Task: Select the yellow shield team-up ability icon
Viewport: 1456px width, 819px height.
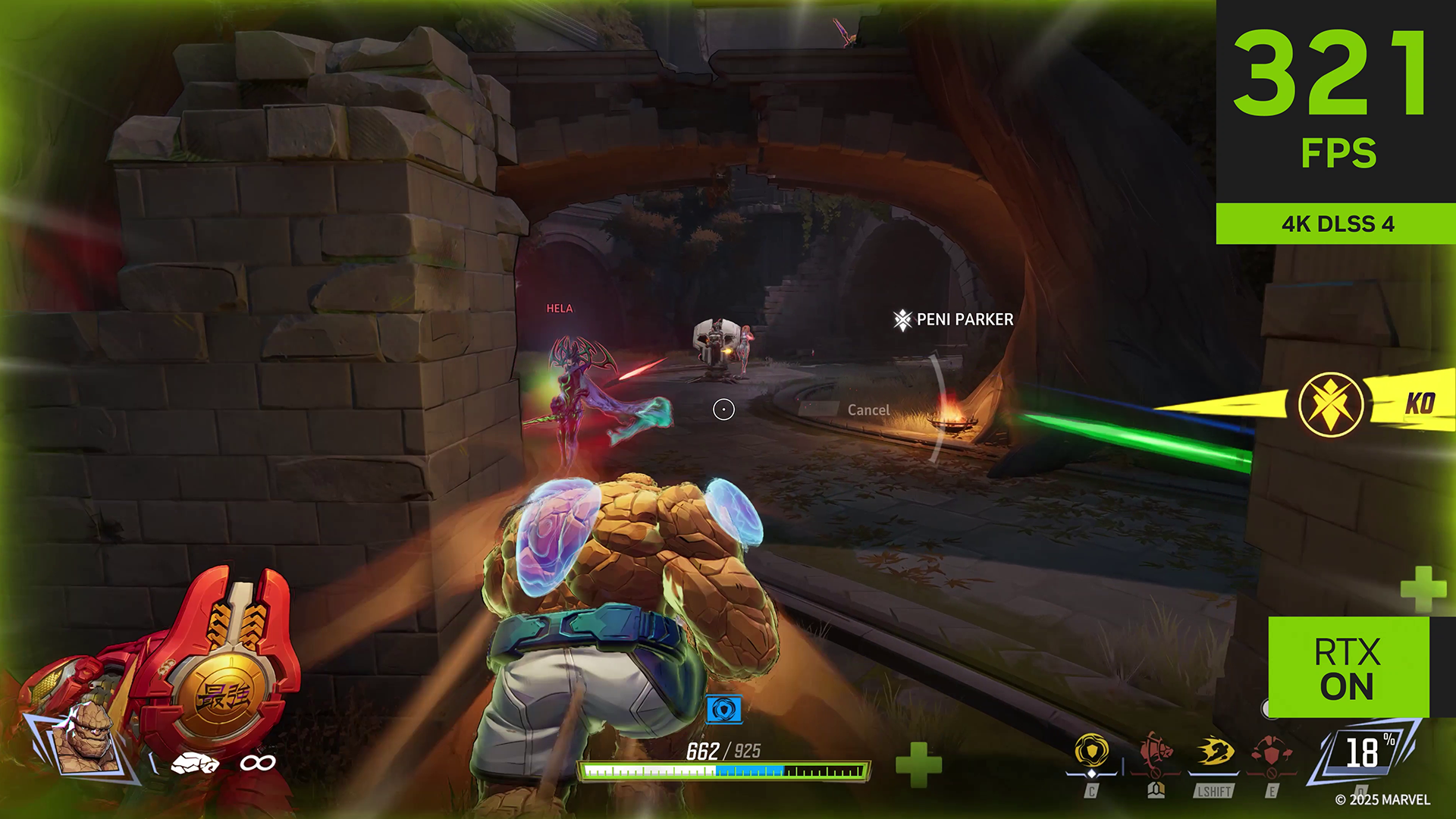Action: (1091, 752)
